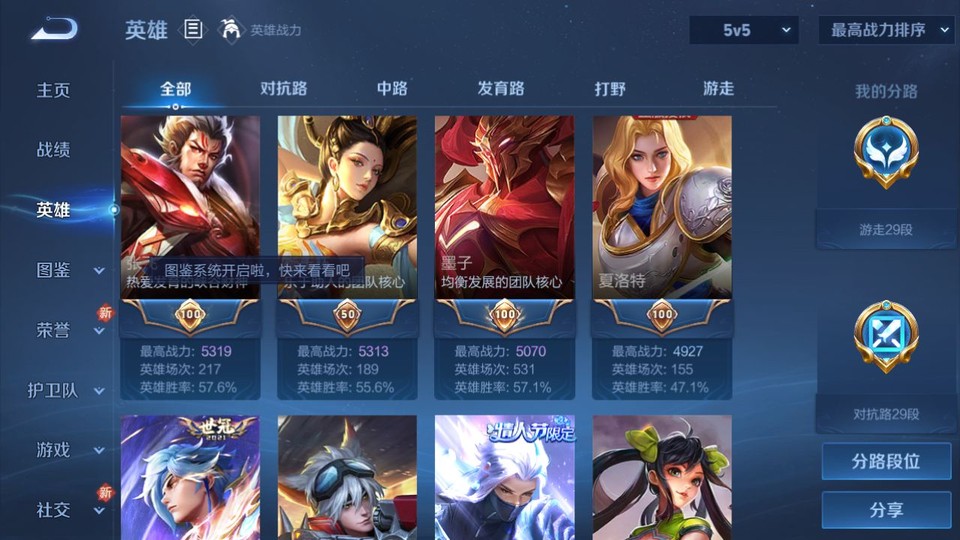Switch to the 发育路 tab

pyautogui.click(x=501, y=88)
